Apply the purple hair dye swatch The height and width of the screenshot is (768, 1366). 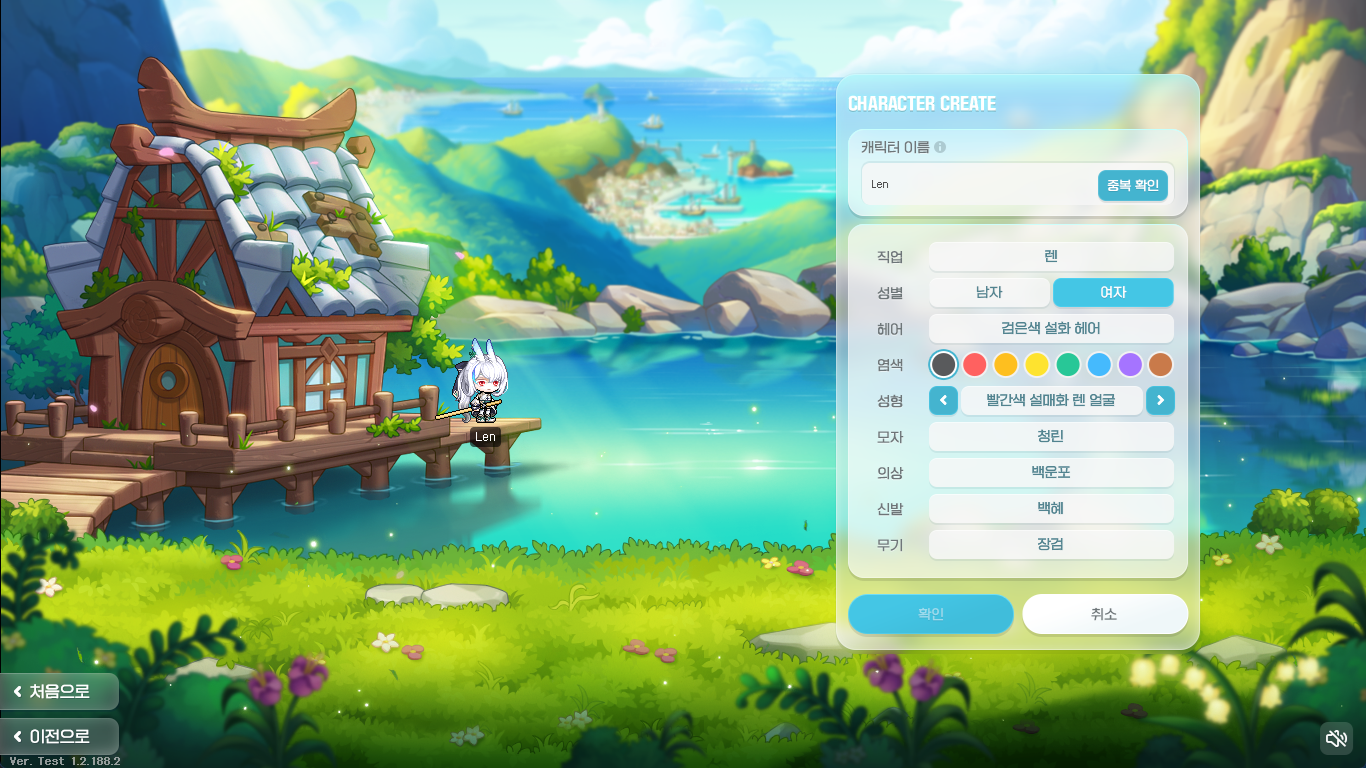1129,364
